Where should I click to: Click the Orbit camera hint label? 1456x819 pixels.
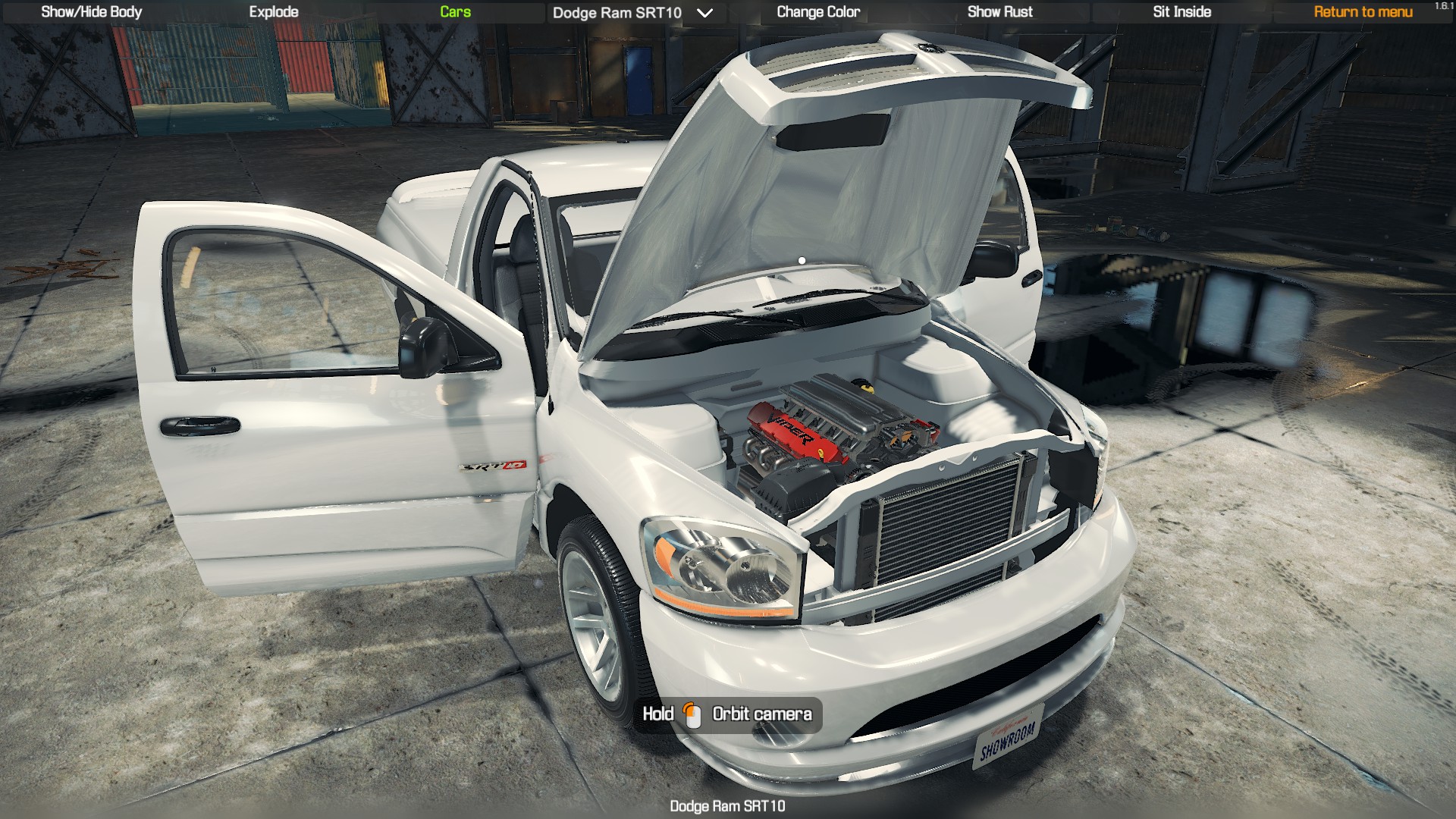[761, 714]
